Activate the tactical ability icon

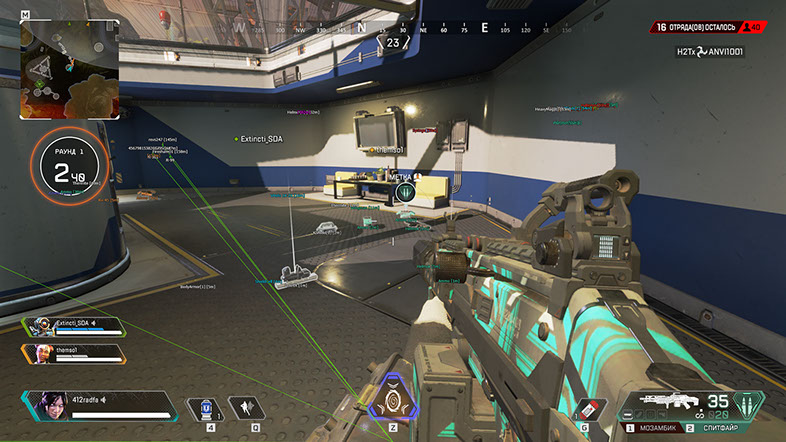point(245,407)
